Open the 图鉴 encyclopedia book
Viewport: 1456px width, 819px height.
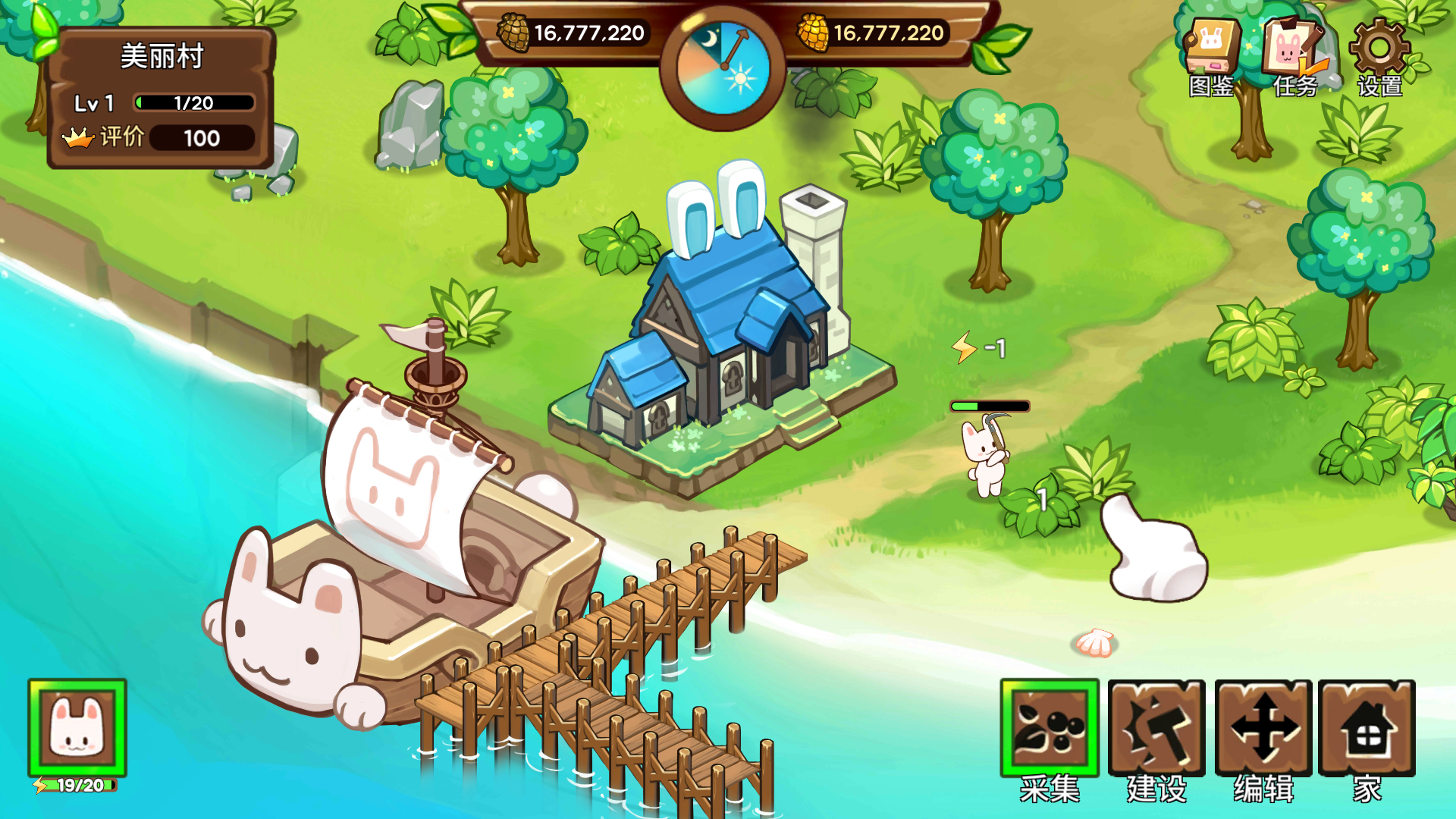click(1210, 53)
